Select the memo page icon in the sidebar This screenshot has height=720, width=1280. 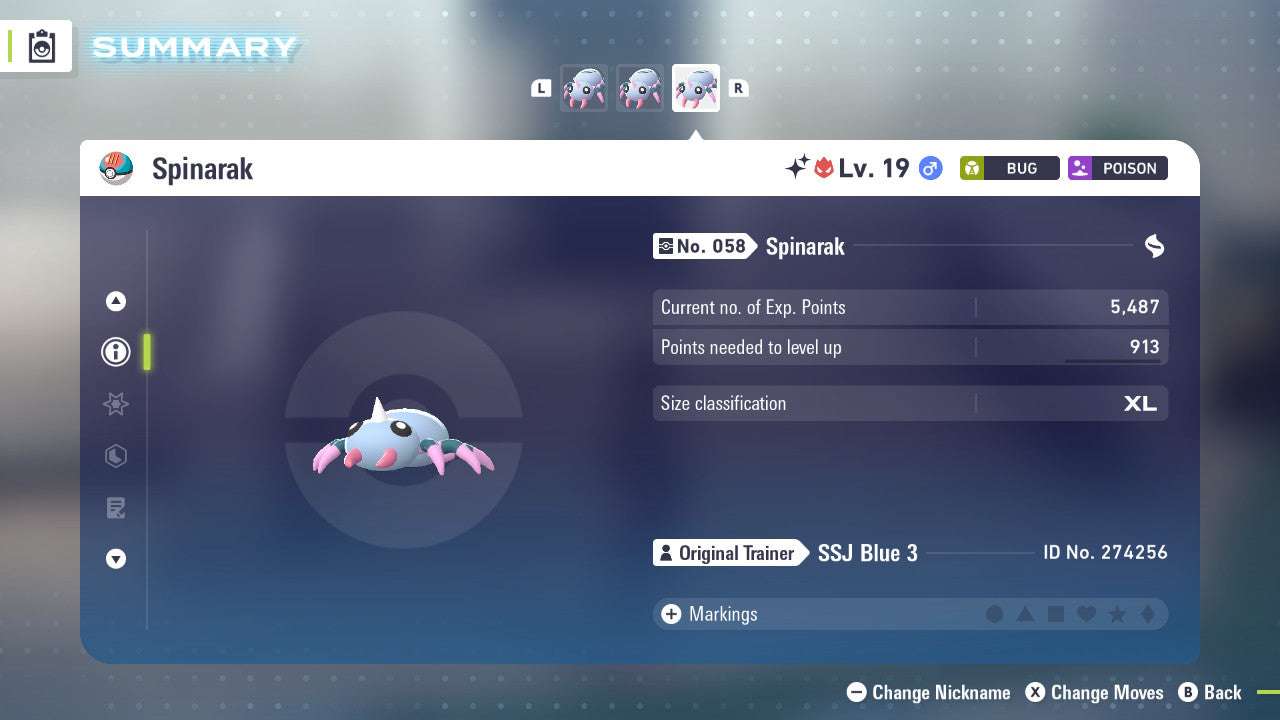pyautogui.click(x=116, y=508)
